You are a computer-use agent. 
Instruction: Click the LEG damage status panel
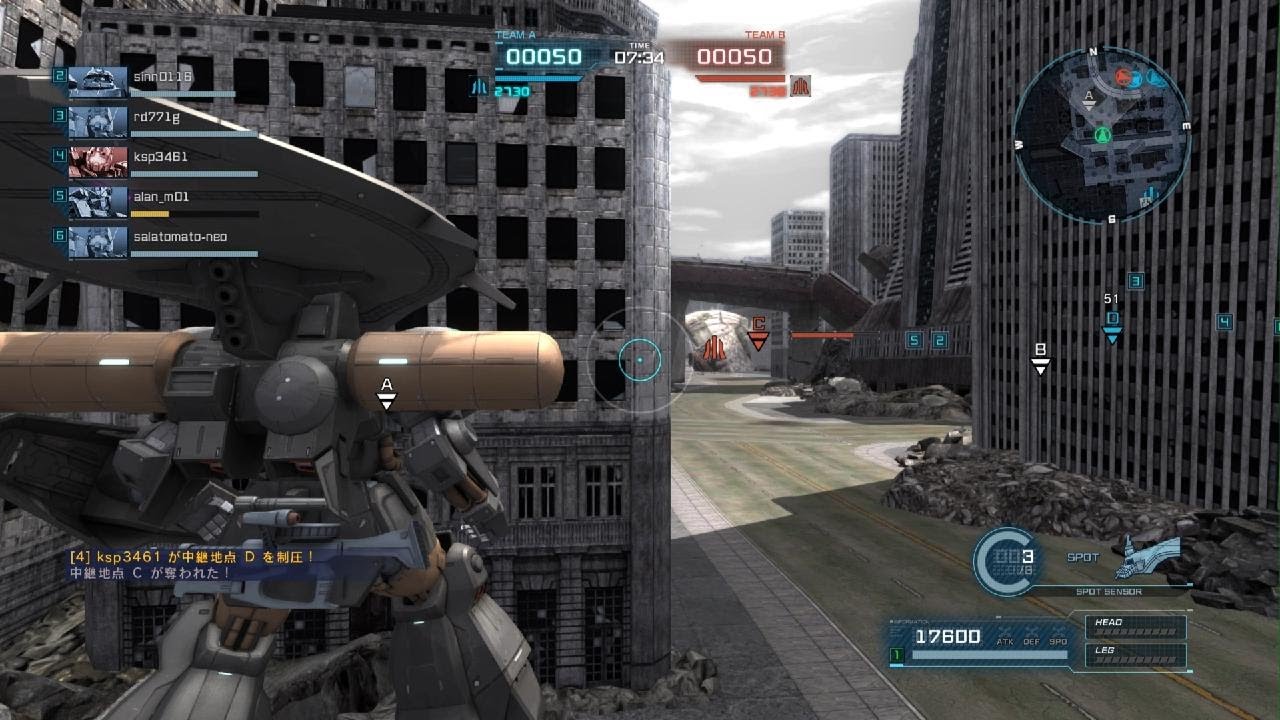(1137, 655)
